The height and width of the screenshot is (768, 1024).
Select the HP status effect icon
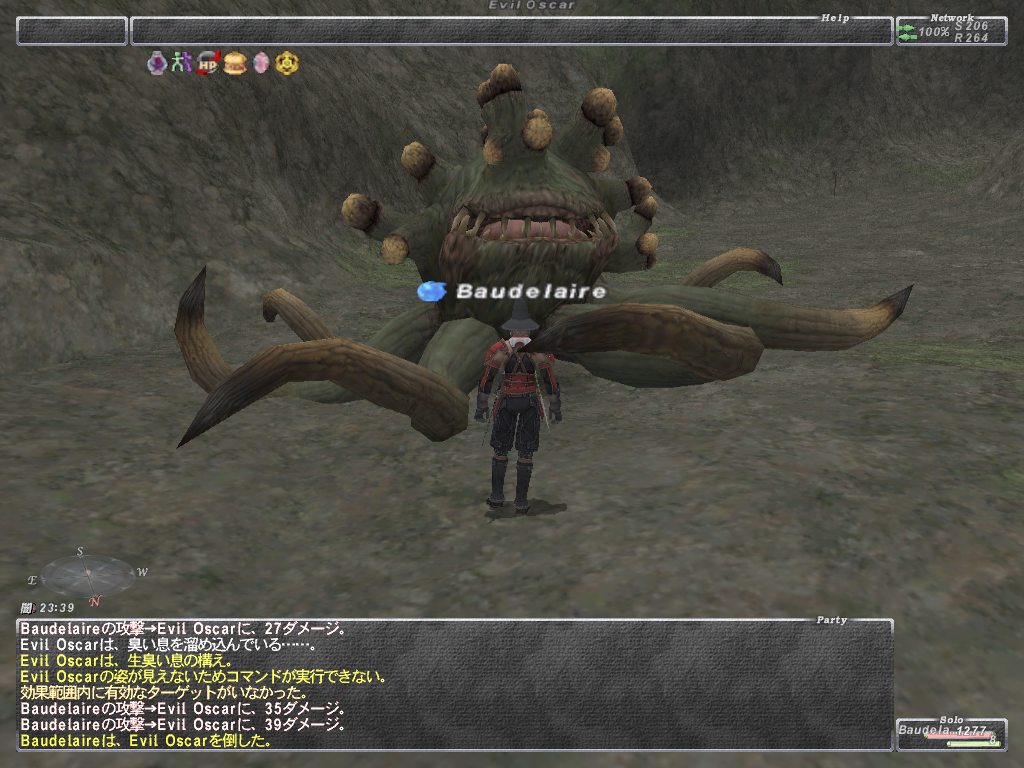pos(209,64)
